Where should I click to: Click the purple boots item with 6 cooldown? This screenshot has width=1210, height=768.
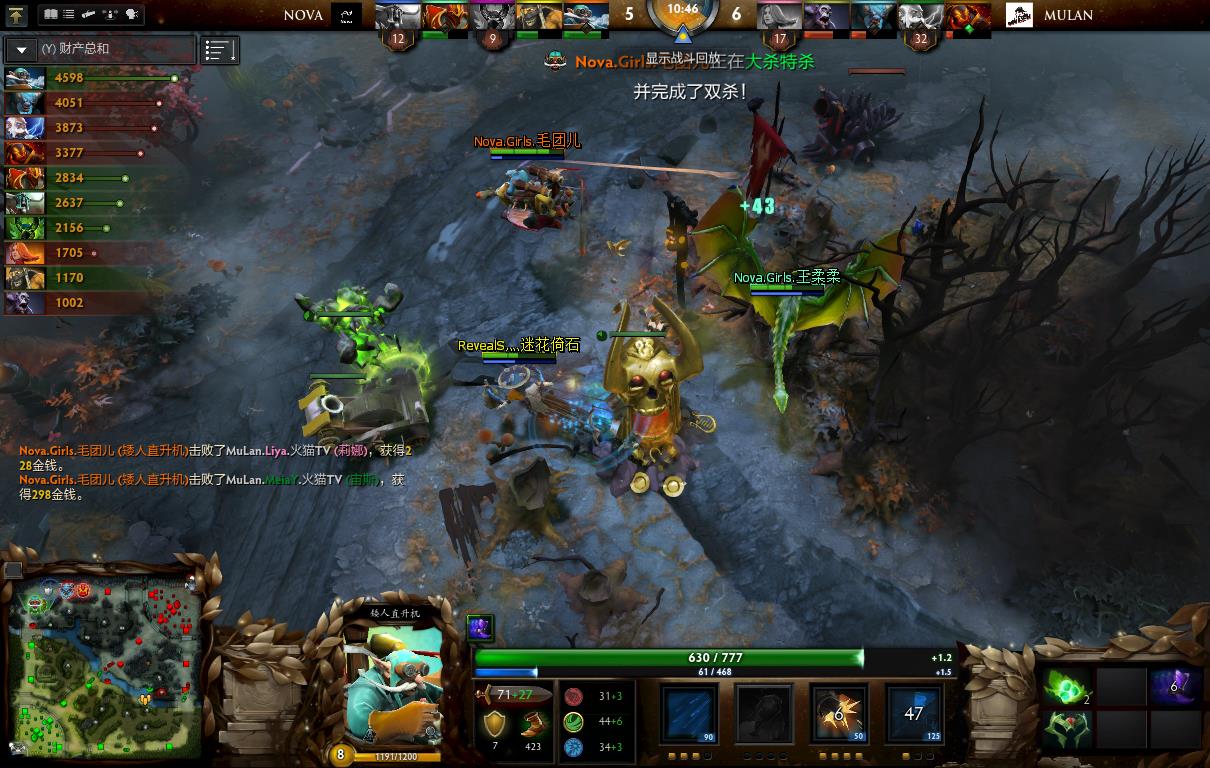[1173, 686]
